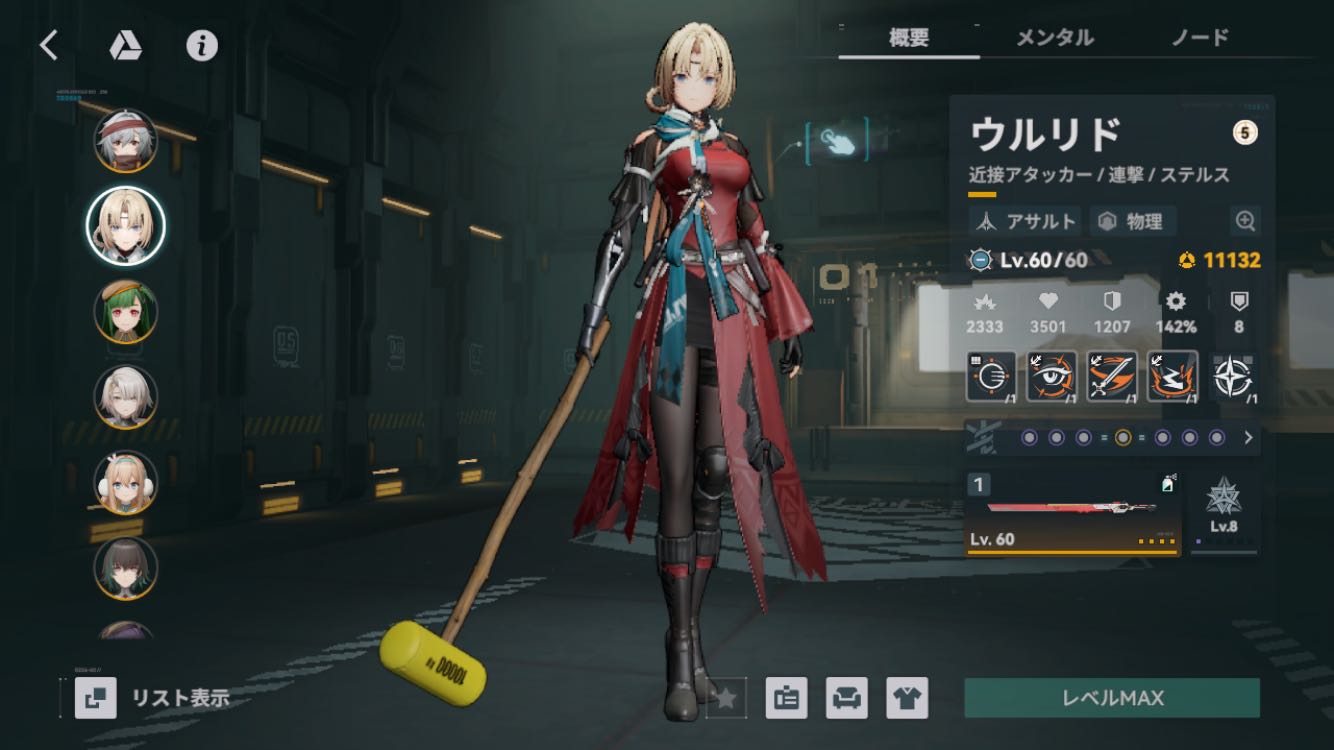The width and height of the screenshot is (1334, 750).
Task: Activate the model interaction hand icon
Action: point(837,141)
